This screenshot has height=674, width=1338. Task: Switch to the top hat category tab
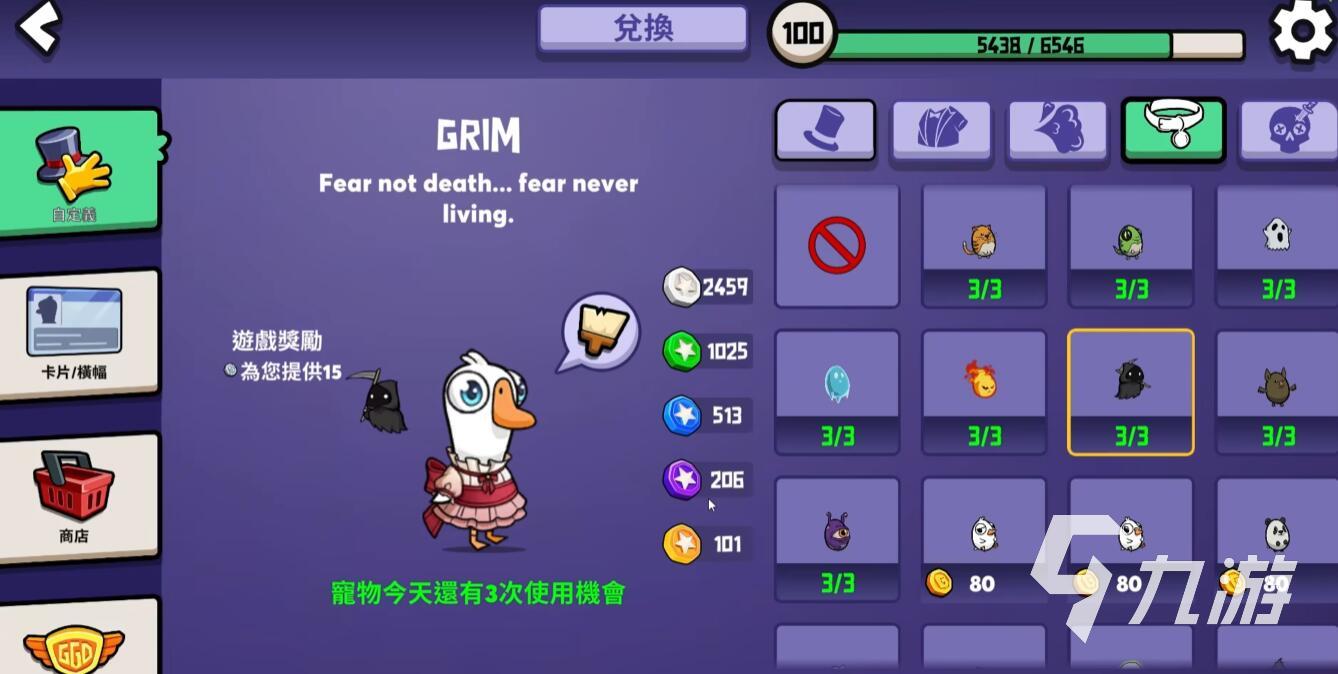[x=825, y=130]
